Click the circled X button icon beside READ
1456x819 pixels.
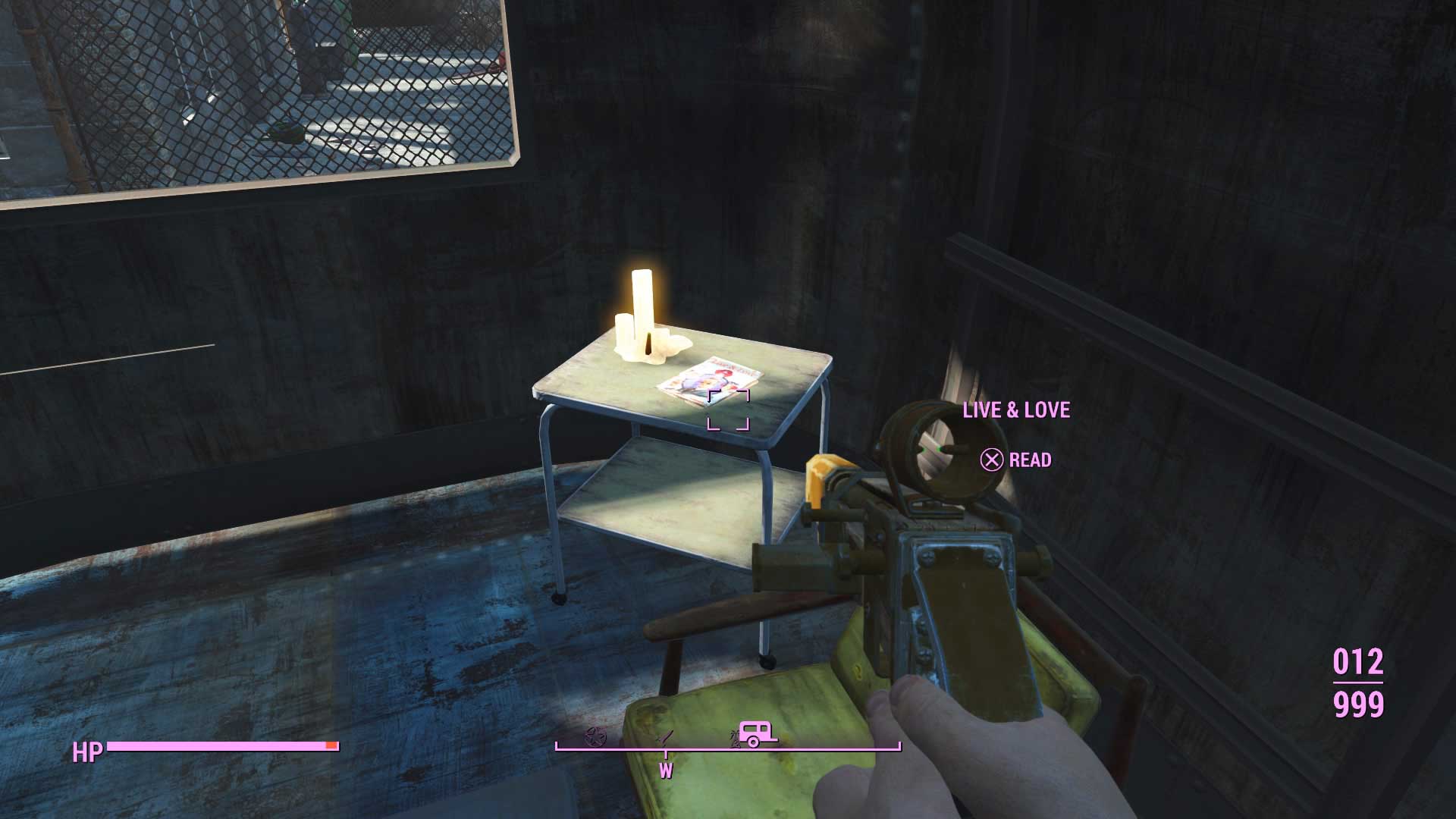pyautogui.click(x=990, y=460)
